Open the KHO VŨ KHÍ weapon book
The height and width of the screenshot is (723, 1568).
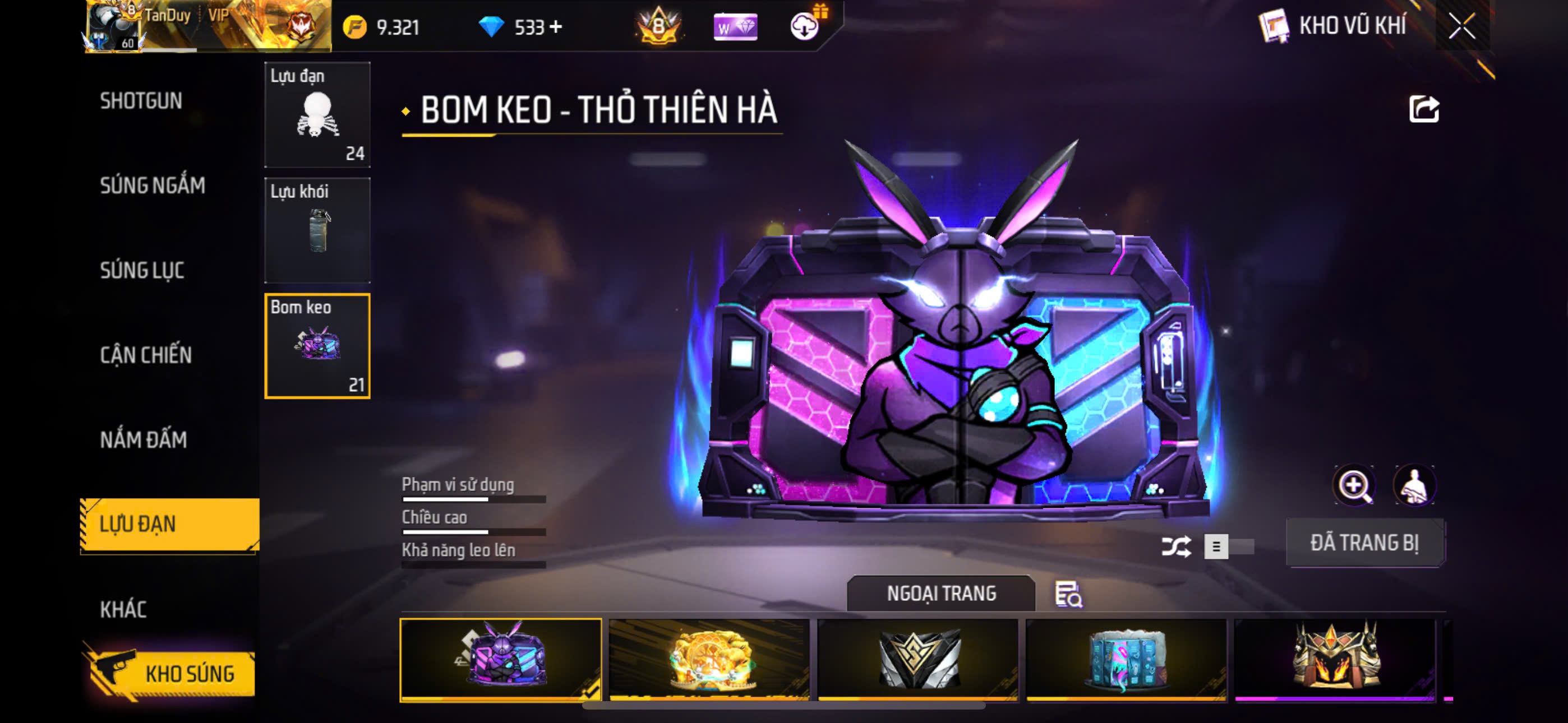1333,26
